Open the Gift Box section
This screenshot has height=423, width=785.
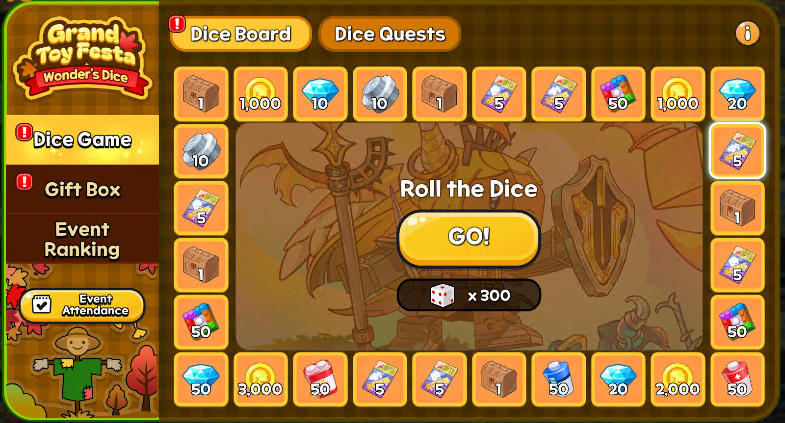[82, 188]
